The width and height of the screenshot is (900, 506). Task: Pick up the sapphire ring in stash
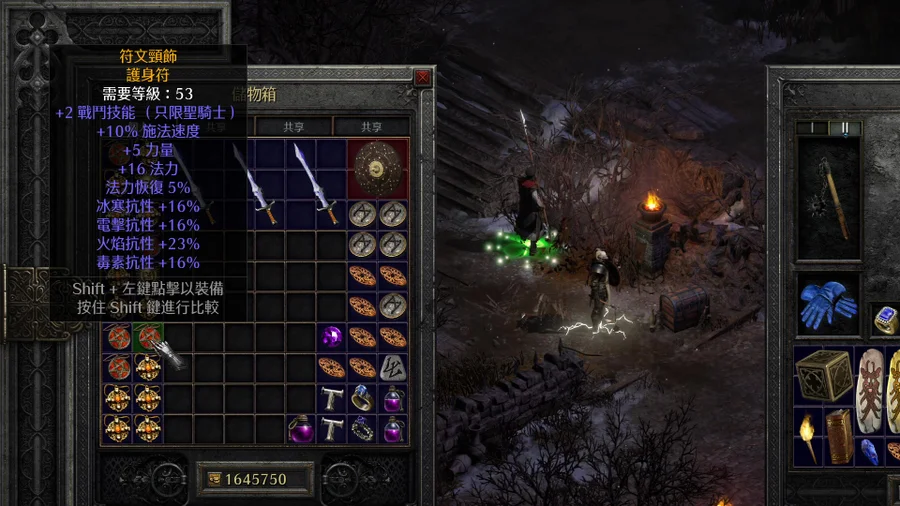(362, 398)
